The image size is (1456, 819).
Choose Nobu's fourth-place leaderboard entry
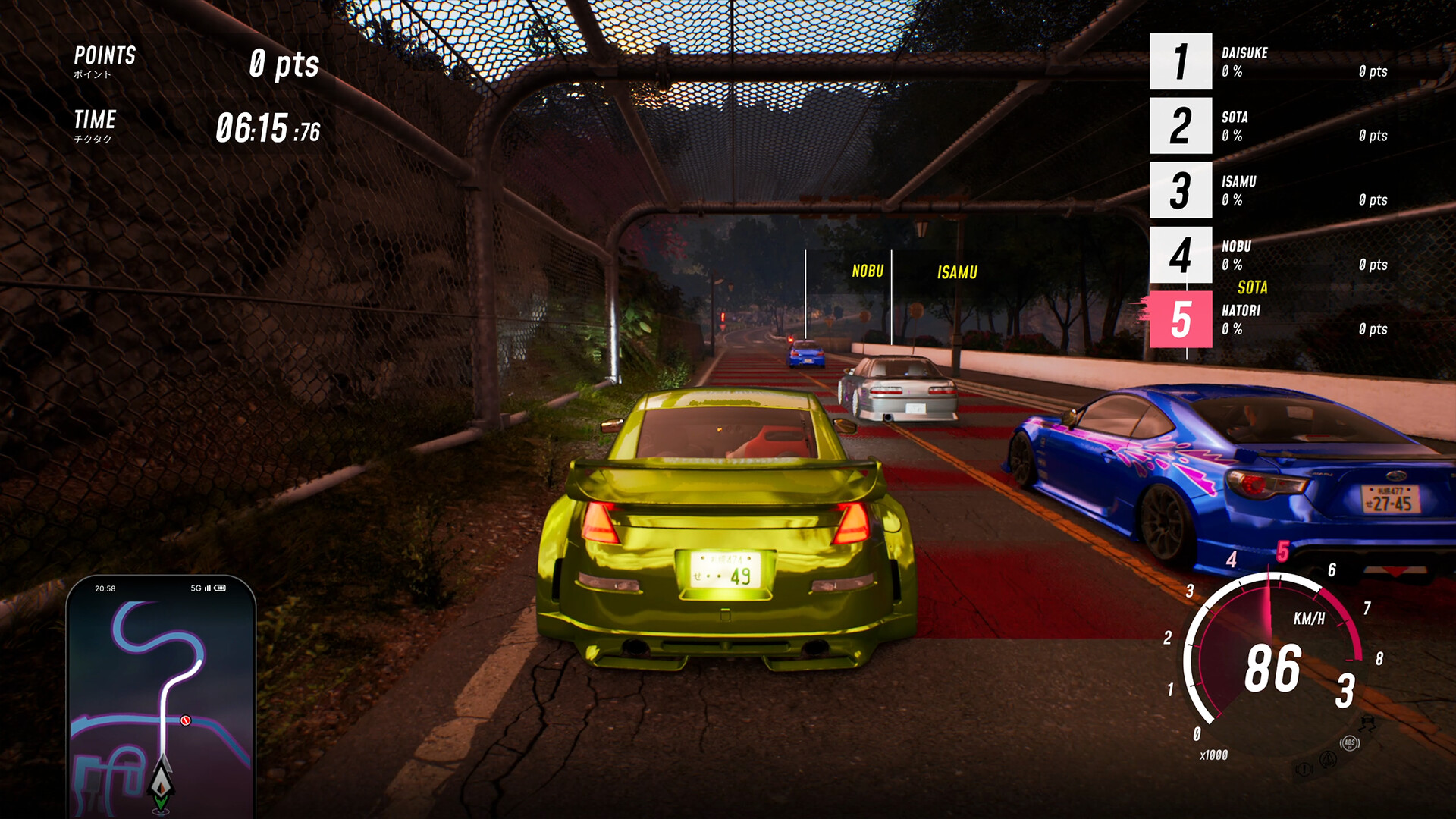click(1268, 255)
